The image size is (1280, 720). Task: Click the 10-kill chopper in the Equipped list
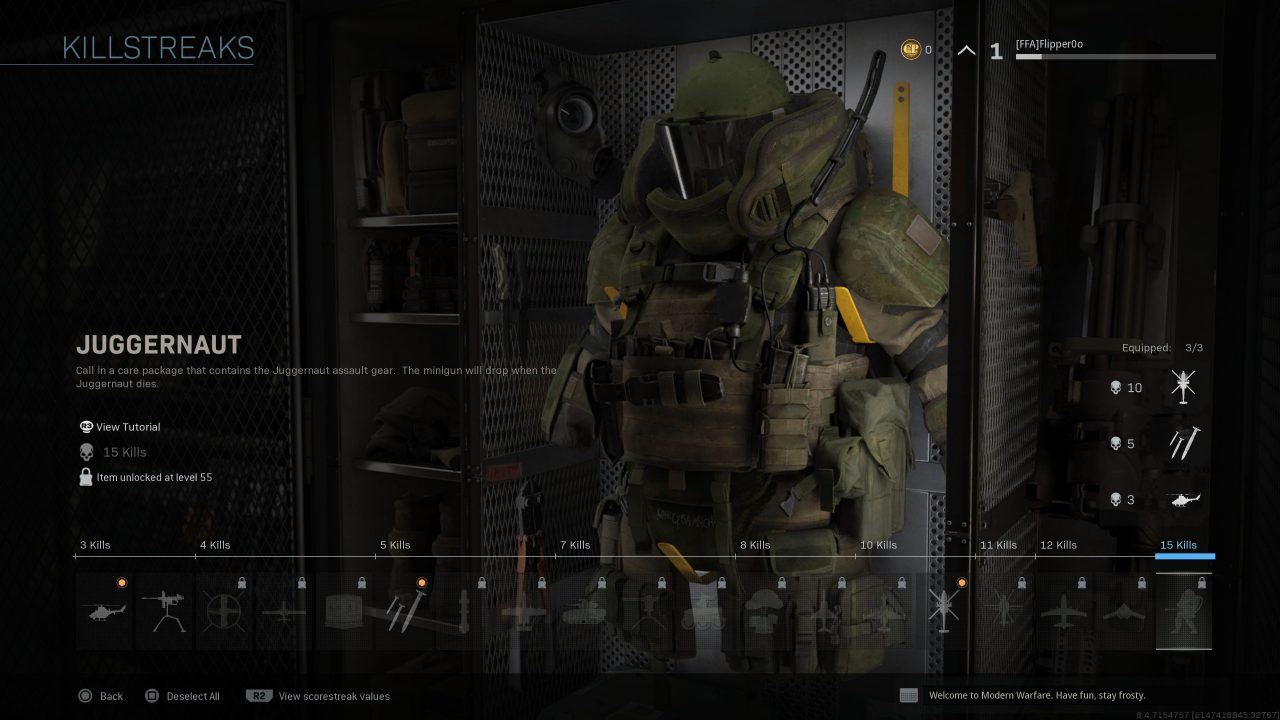pos(1183,387)
